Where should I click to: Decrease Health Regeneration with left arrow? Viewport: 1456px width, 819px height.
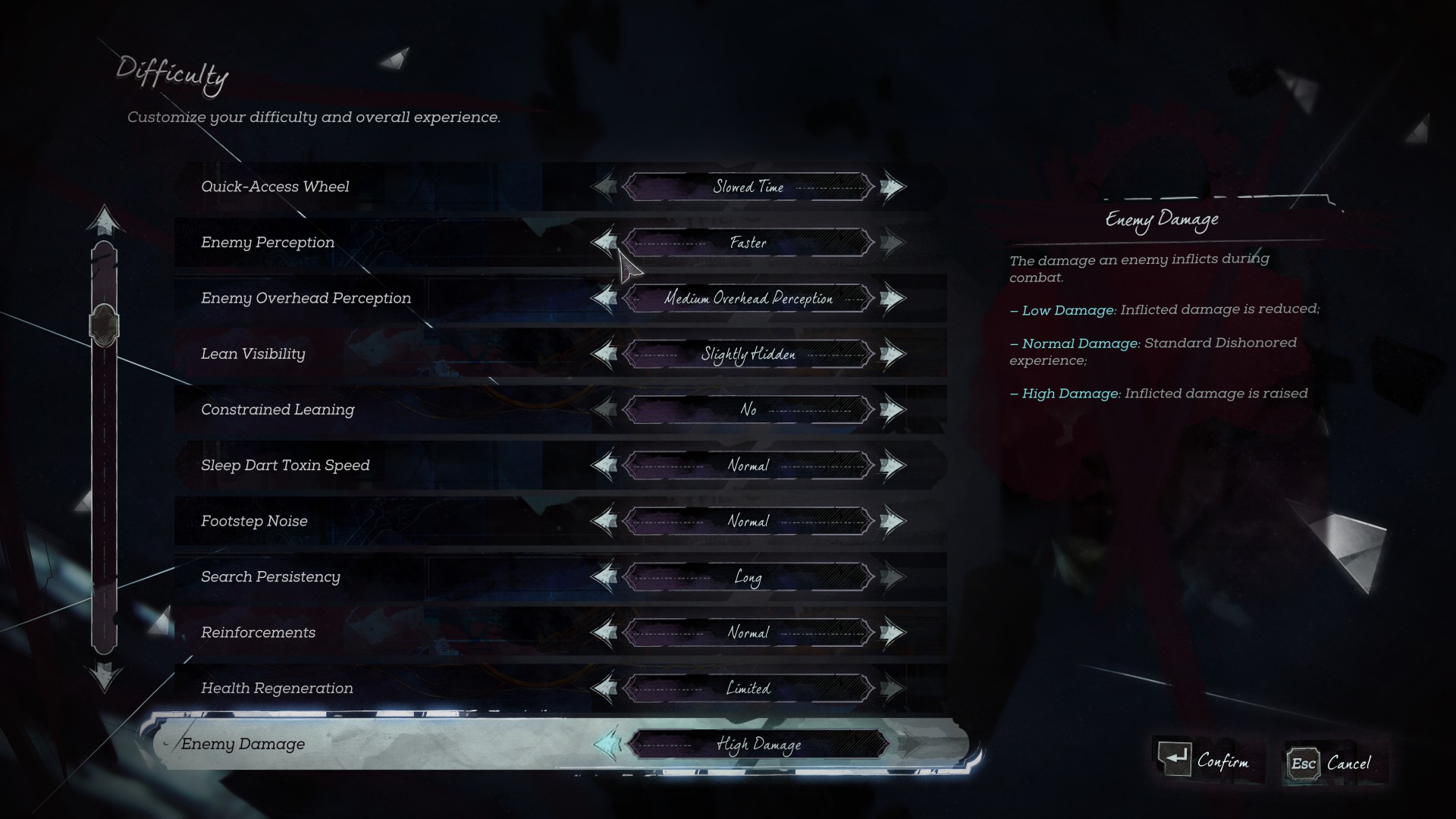[604, 689]
